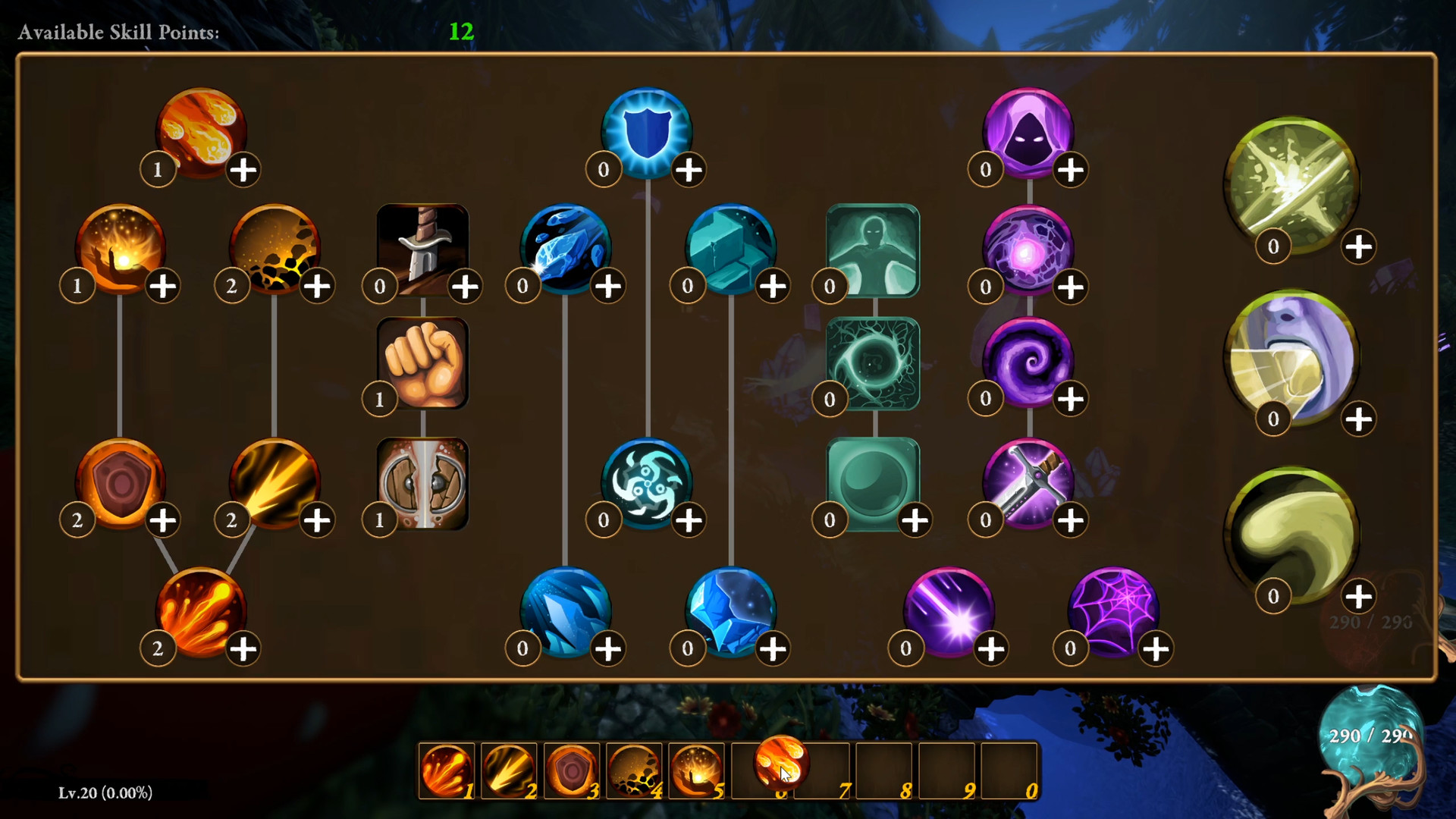The width and height of the screenshot is (1456, 819).
Task: Select the buckler shield skill with two points
Action: (121, 479)
